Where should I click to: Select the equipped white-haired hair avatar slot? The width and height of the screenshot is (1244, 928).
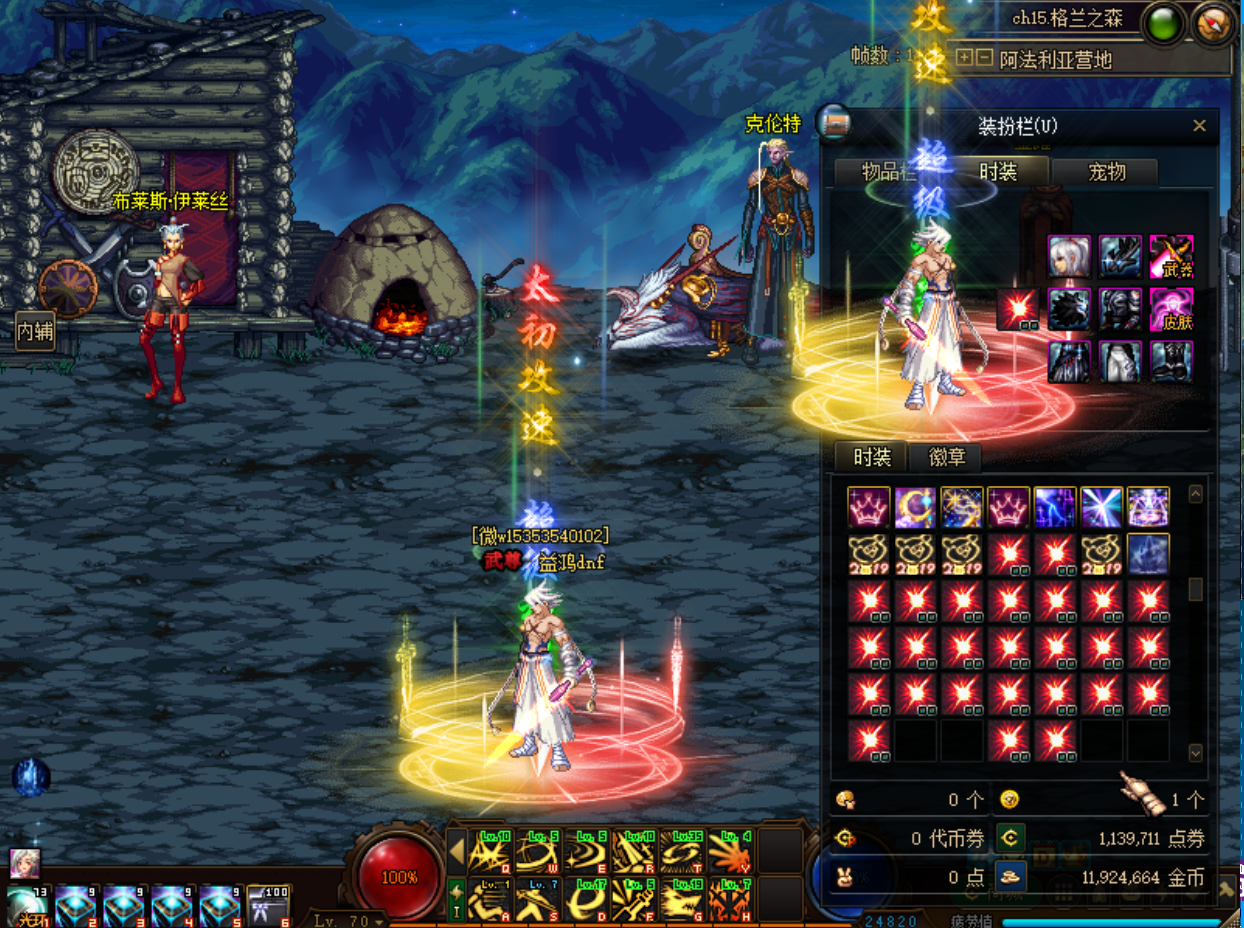(1069, 256)
